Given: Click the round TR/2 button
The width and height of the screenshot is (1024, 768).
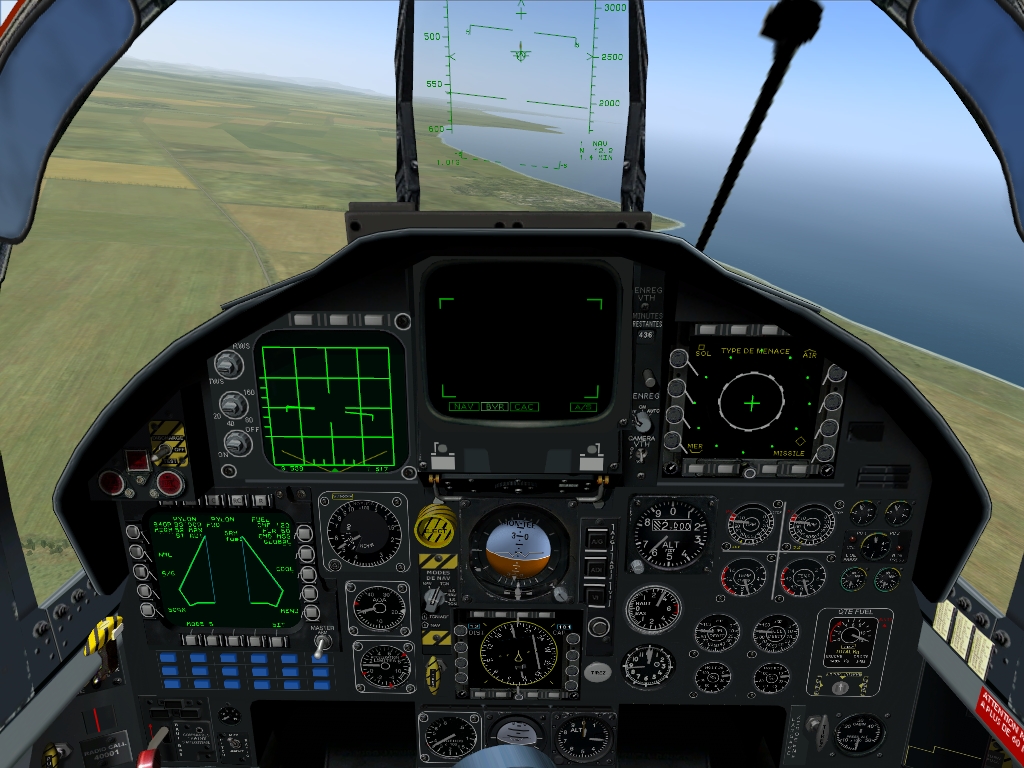Looking at the screenshot, I should pos(597,673).
